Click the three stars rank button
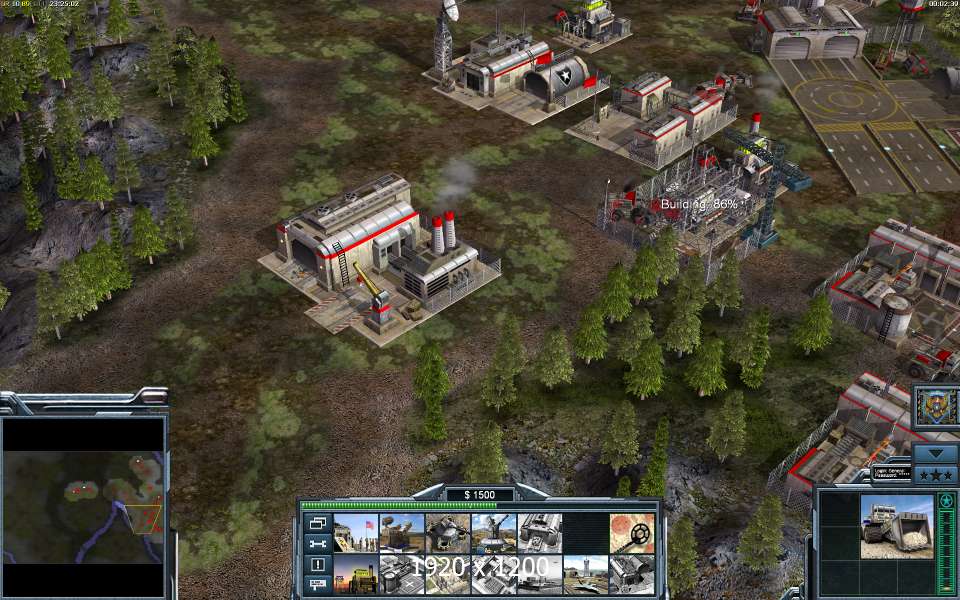Viewport: 960px width, 600px height. pyautogui.click(x=936, y=473)
